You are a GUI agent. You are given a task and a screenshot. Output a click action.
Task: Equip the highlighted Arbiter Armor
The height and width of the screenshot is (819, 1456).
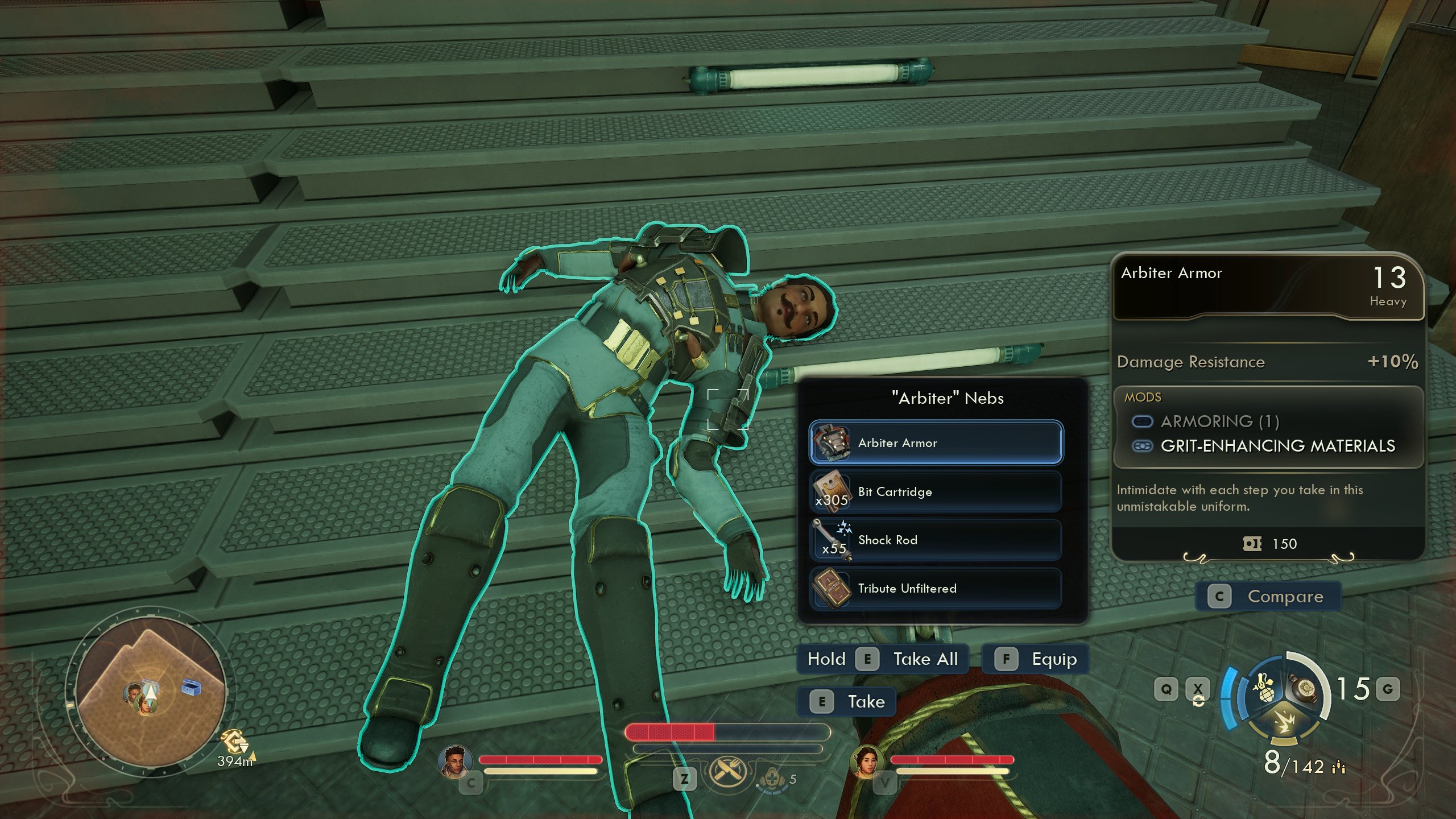pyautogui.click(x=1036, y=659)
